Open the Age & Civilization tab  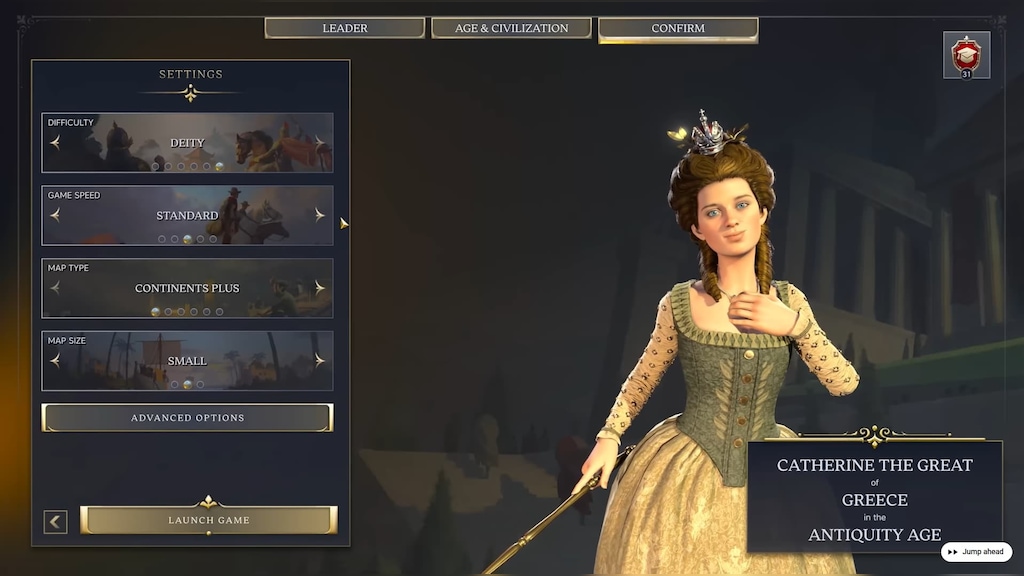[511, 28]
